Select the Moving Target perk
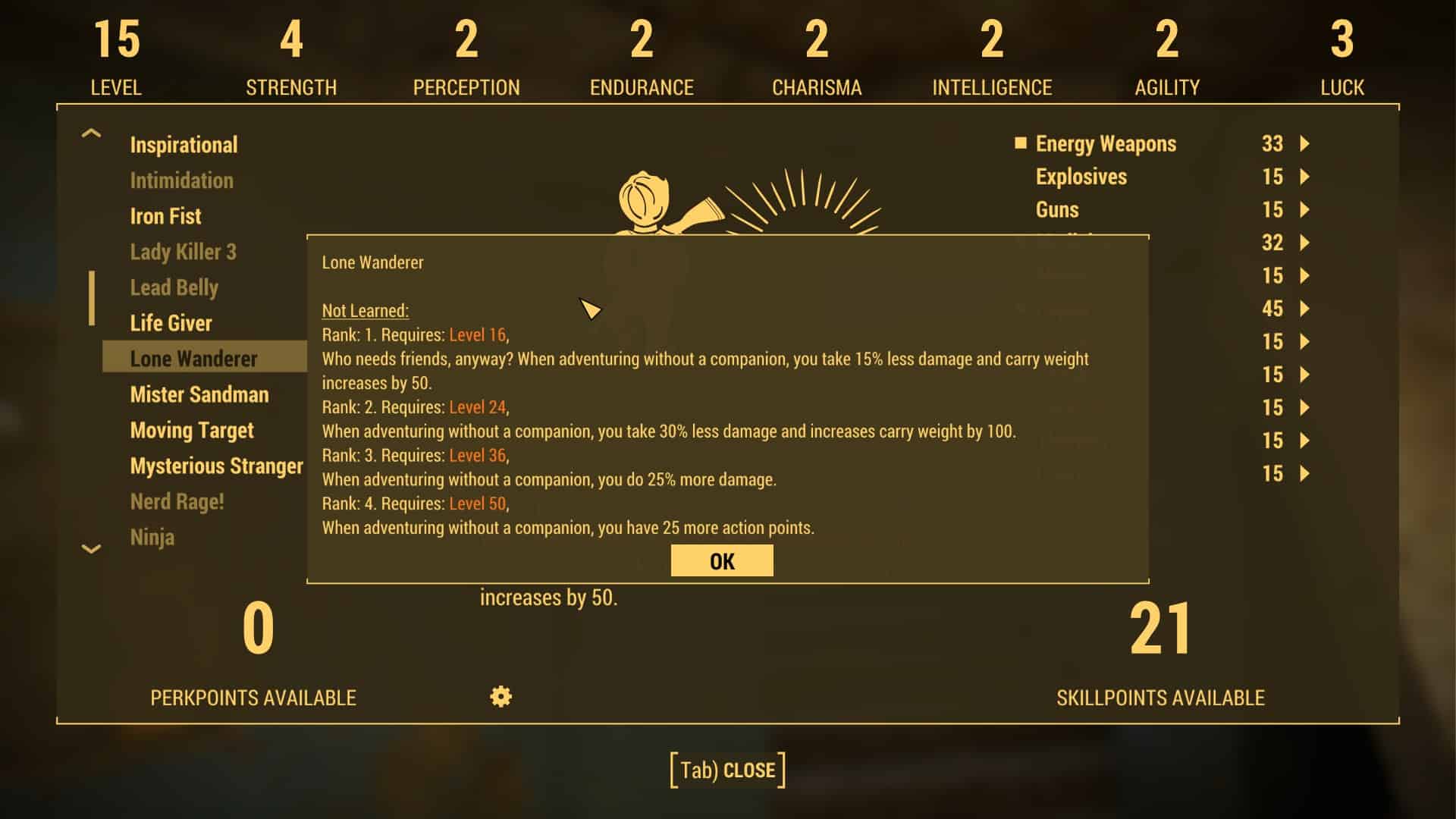Viewport: 1456px width, 819px height. 192,430
